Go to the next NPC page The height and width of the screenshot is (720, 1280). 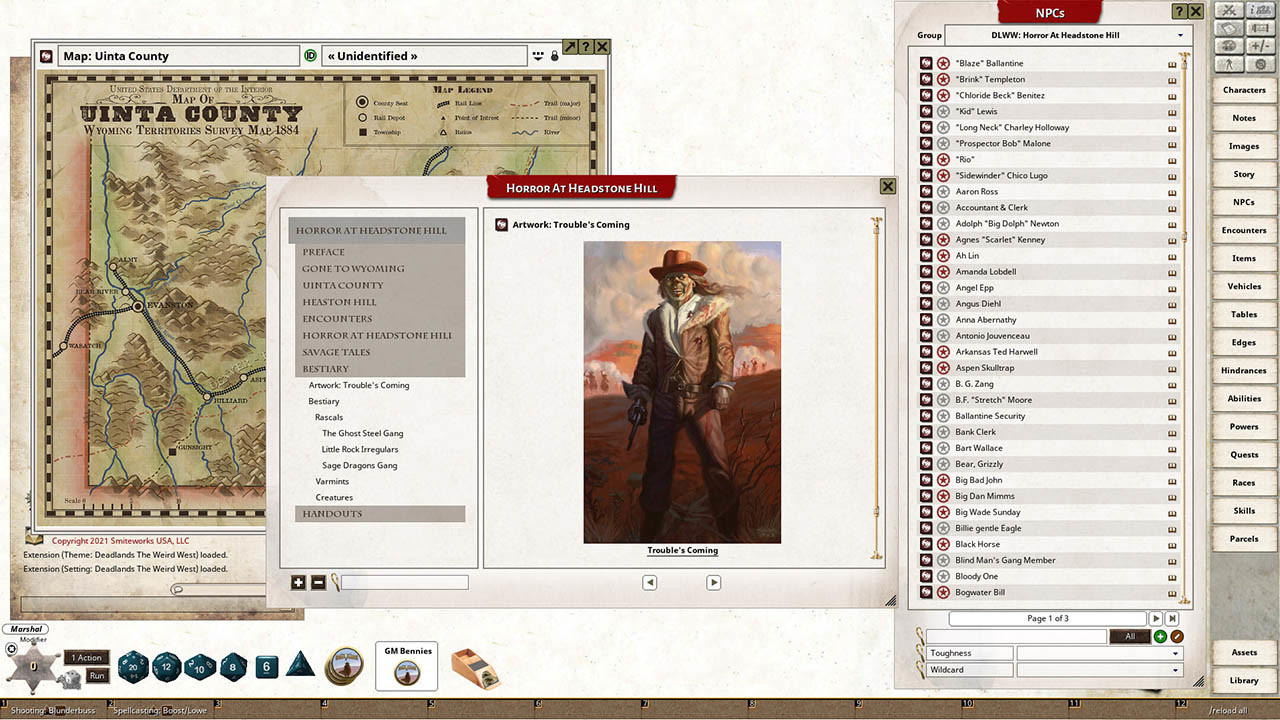click(1157, 618)
